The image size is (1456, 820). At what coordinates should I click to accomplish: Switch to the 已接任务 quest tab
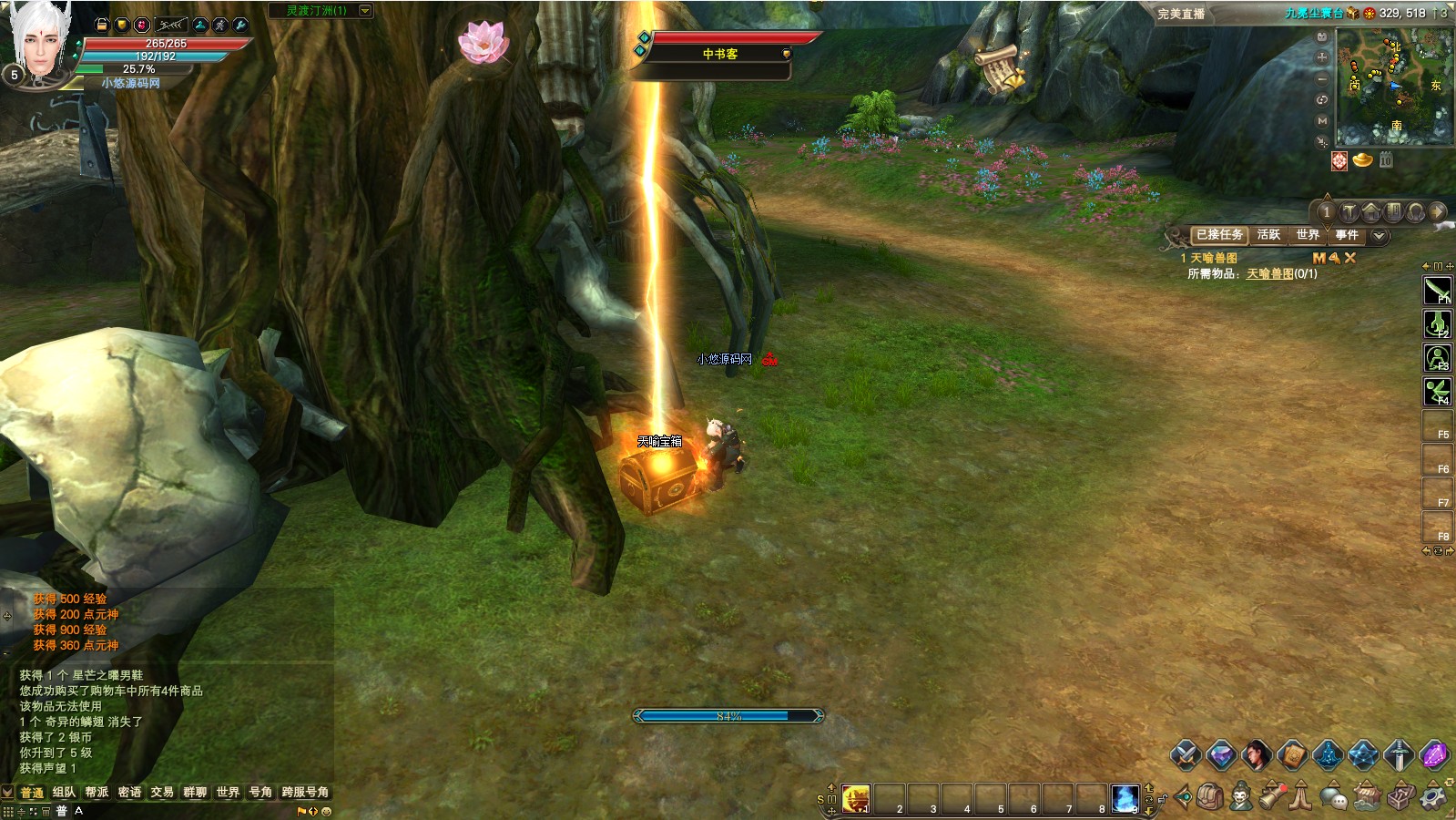click(1219, 235)
